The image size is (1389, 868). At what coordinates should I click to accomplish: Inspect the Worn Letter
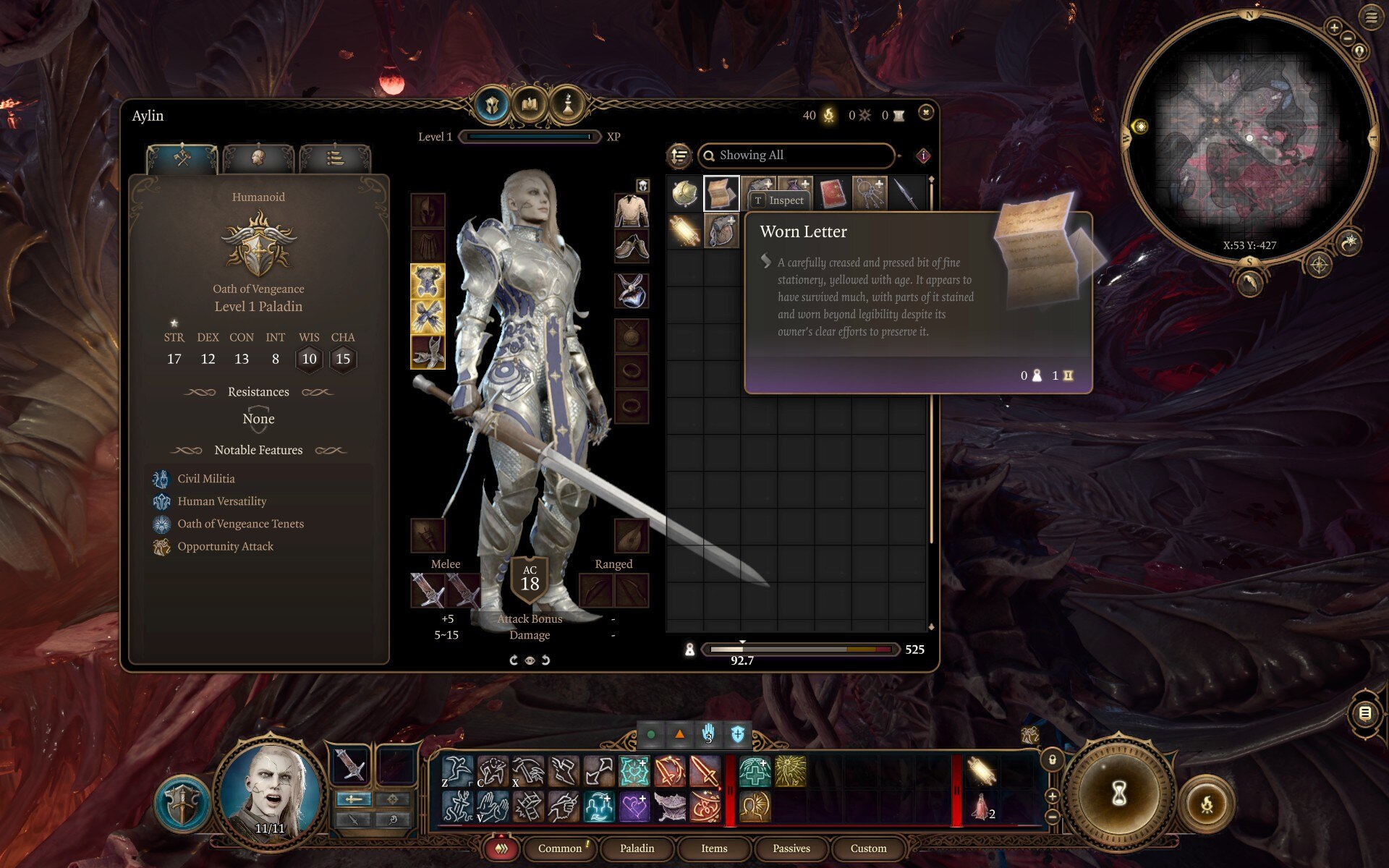pos(778,200)
